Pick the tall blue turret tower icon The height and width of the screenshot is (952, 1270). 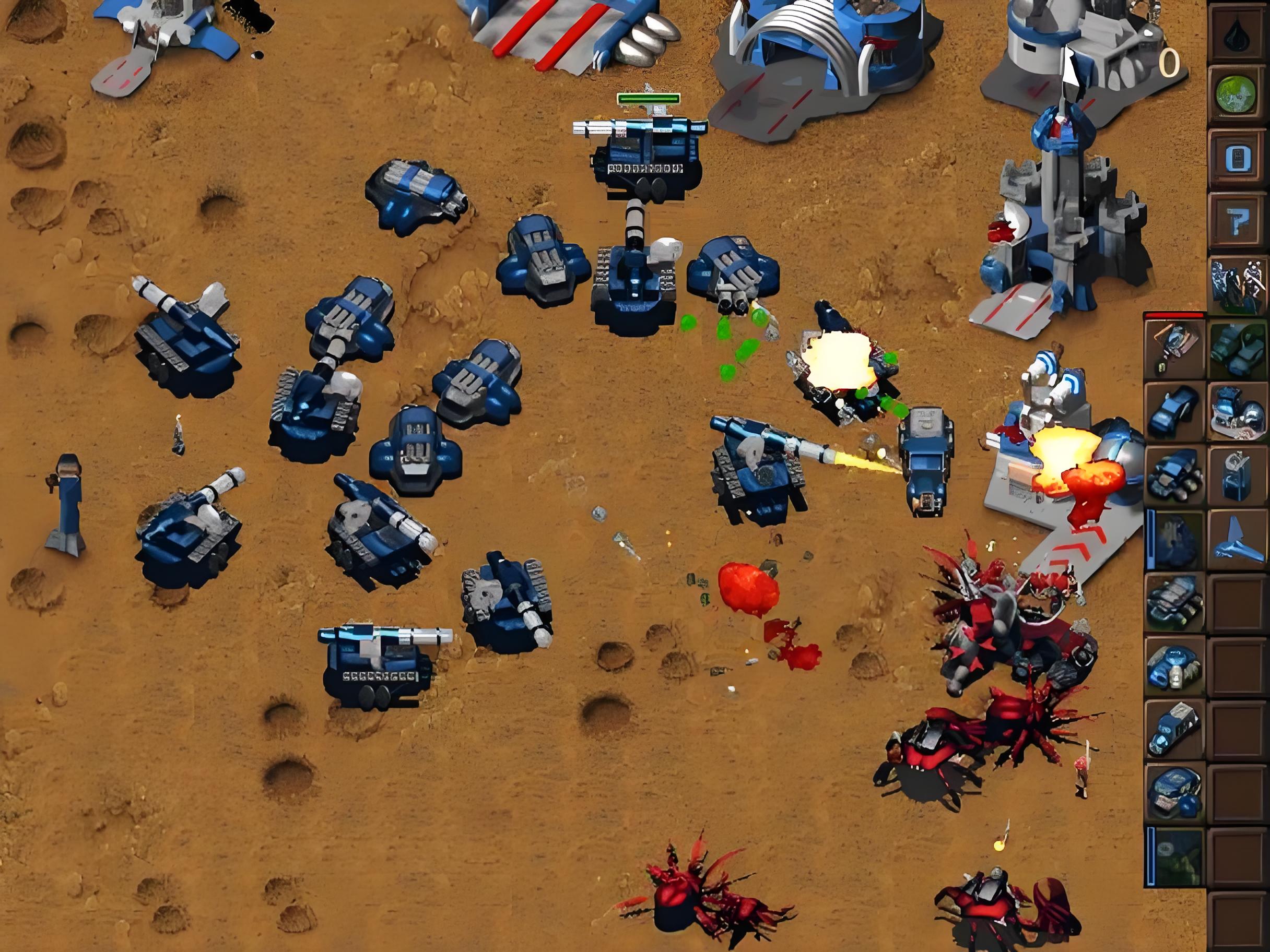1237,477
